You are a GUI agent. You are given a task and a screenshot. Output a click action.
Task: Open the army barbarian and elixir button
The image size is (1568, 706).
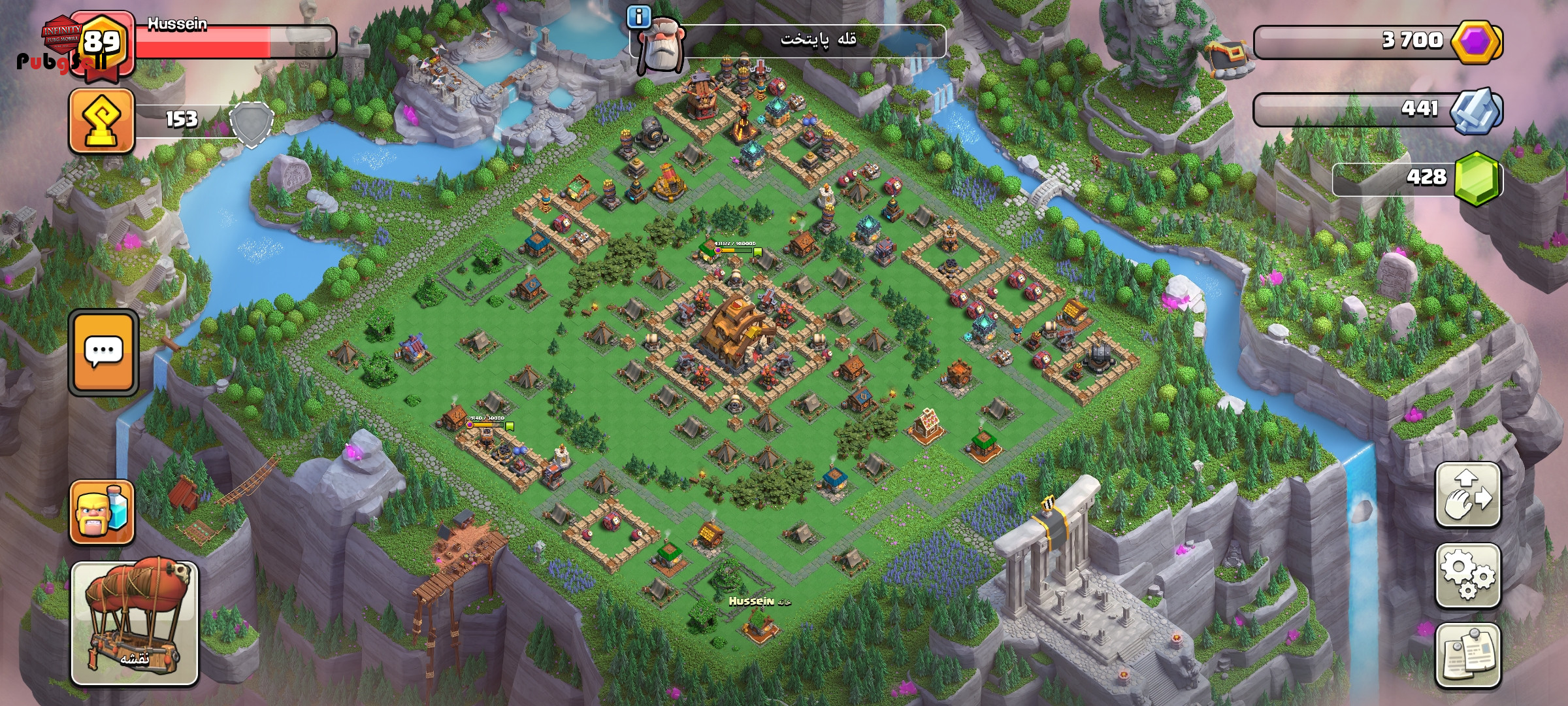[x=102, y=513]
